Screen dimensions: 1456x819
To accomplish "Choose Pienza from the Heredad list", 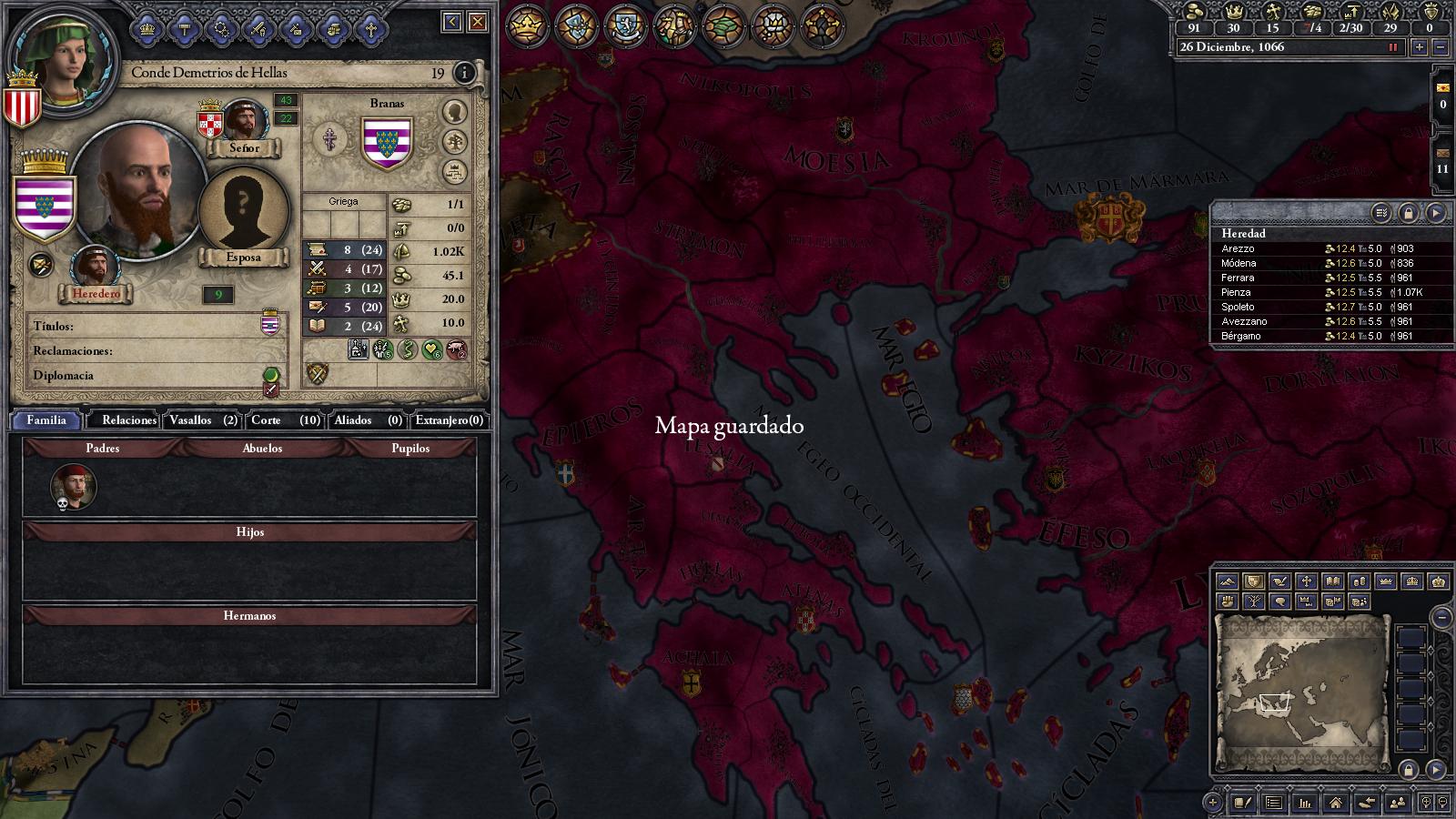I will 1236,292.
